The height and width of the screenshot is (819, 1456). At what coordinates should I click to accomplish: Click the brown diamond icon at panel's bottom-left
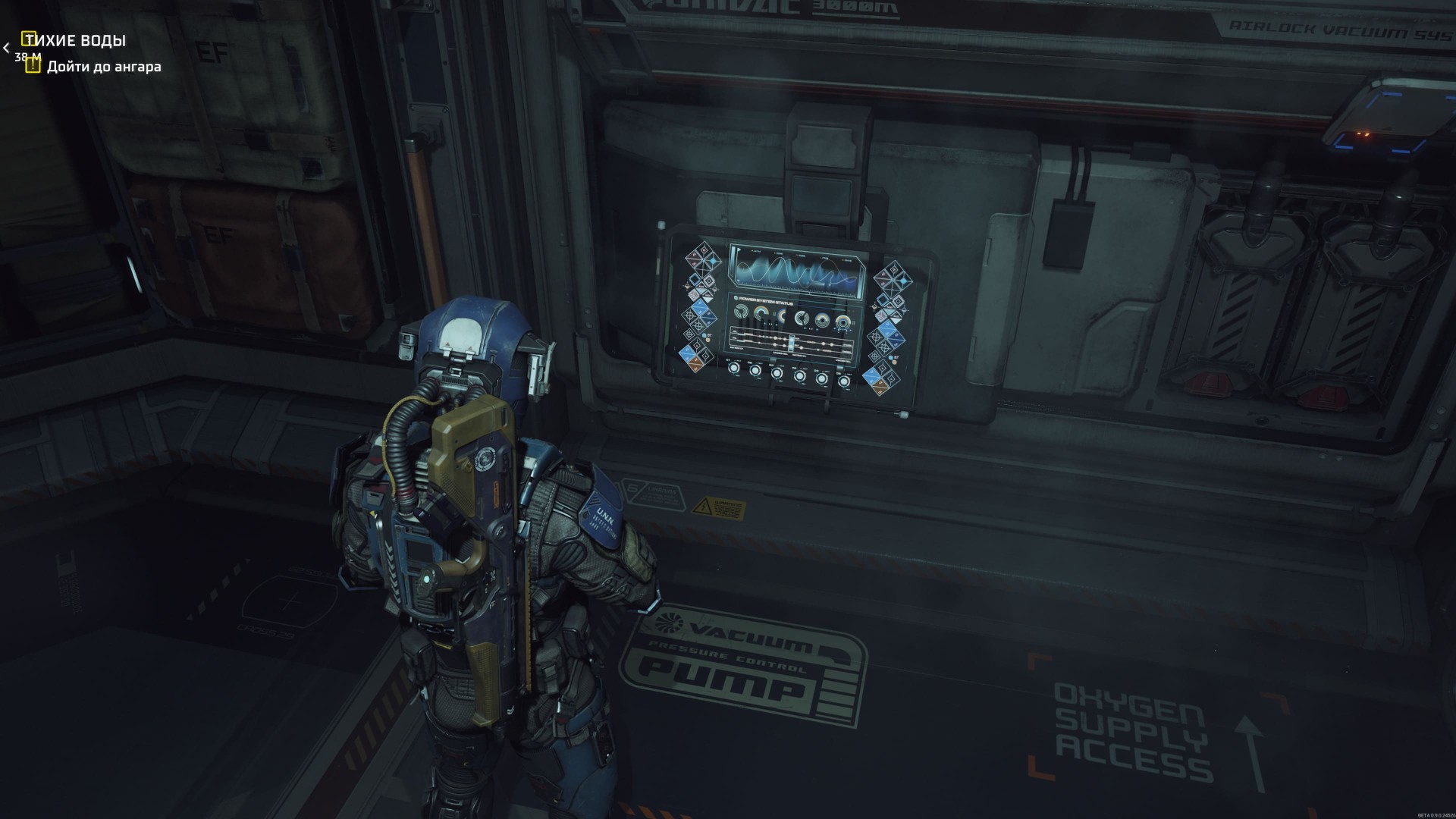695,364
